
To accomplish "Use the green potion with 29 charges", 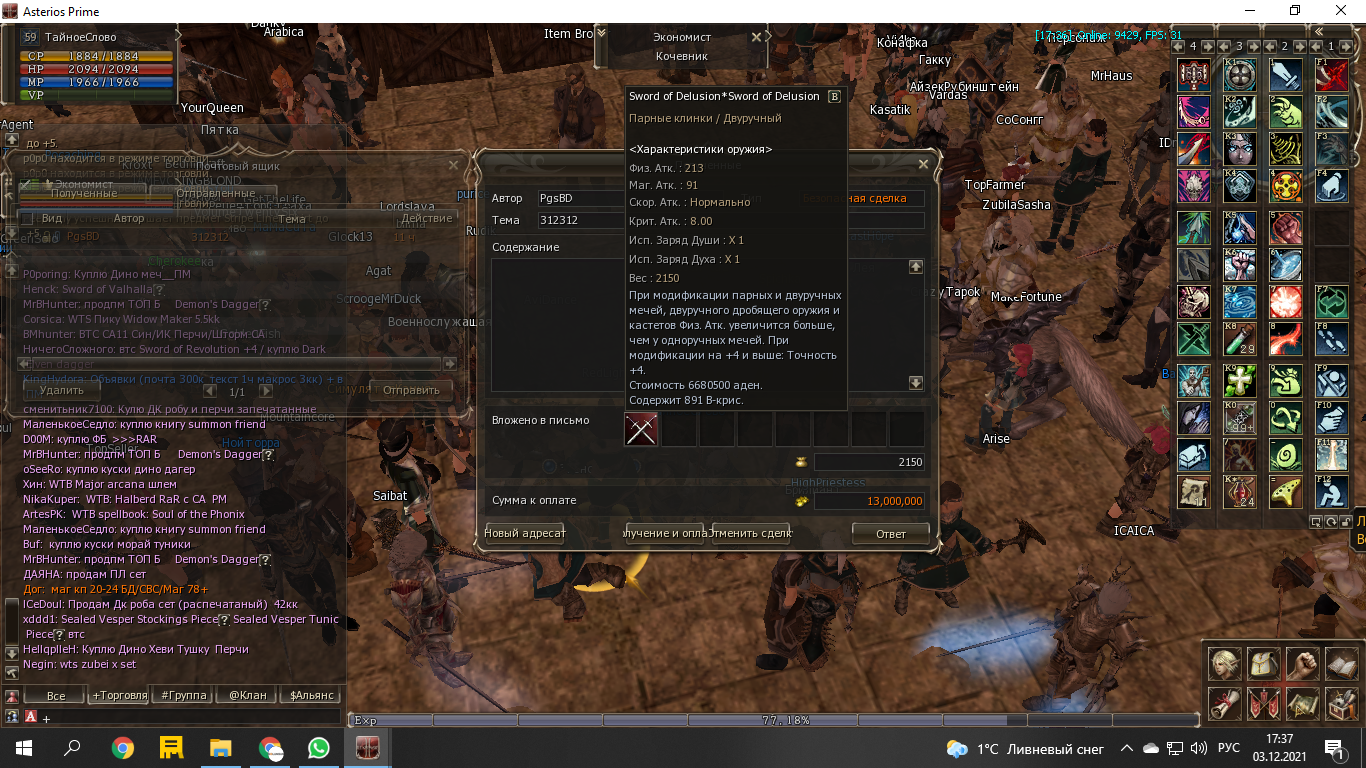I will (x=1241, y=339).
